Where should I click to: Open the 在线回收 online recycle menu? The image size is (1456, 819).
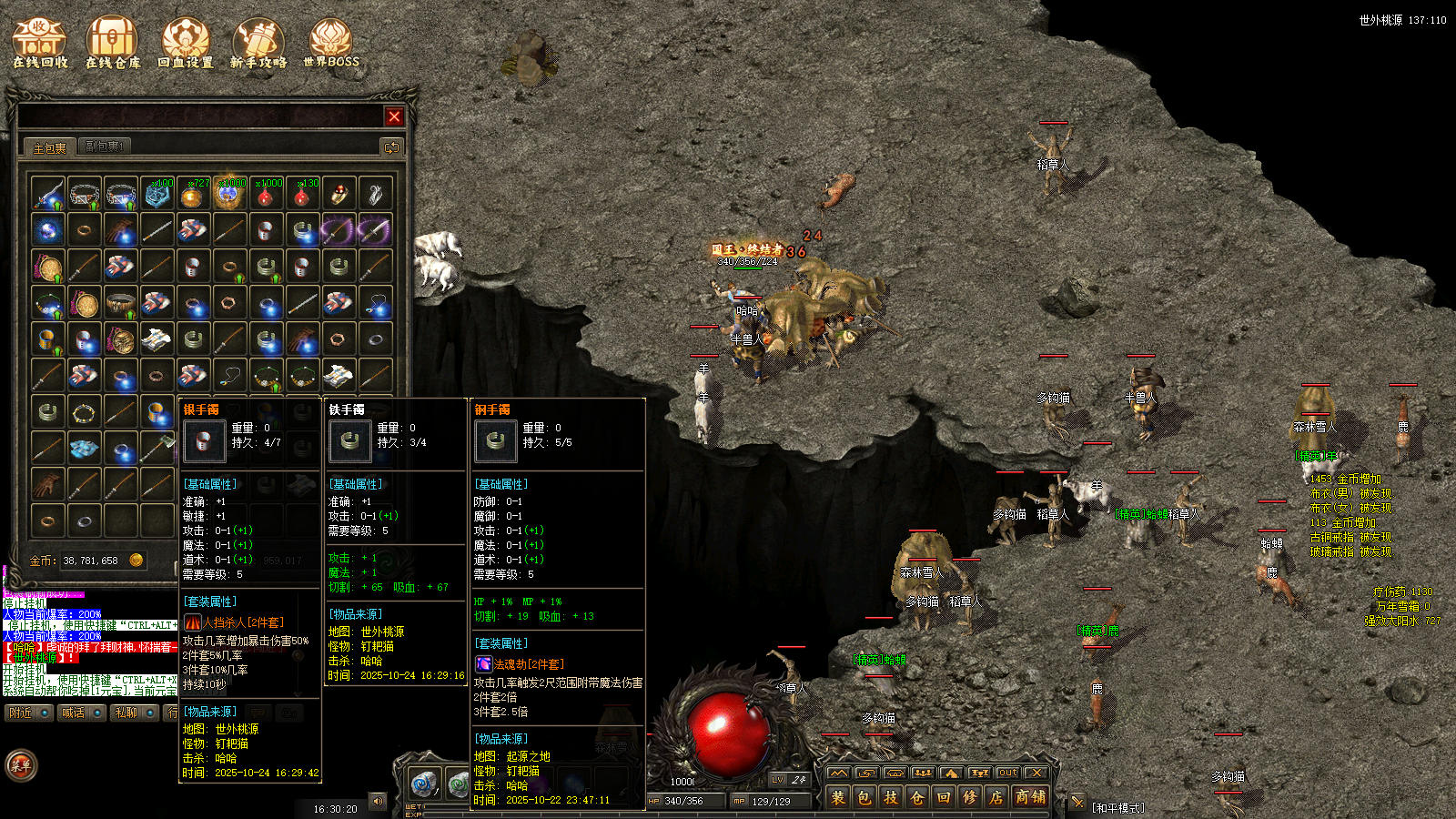point(40,44)
